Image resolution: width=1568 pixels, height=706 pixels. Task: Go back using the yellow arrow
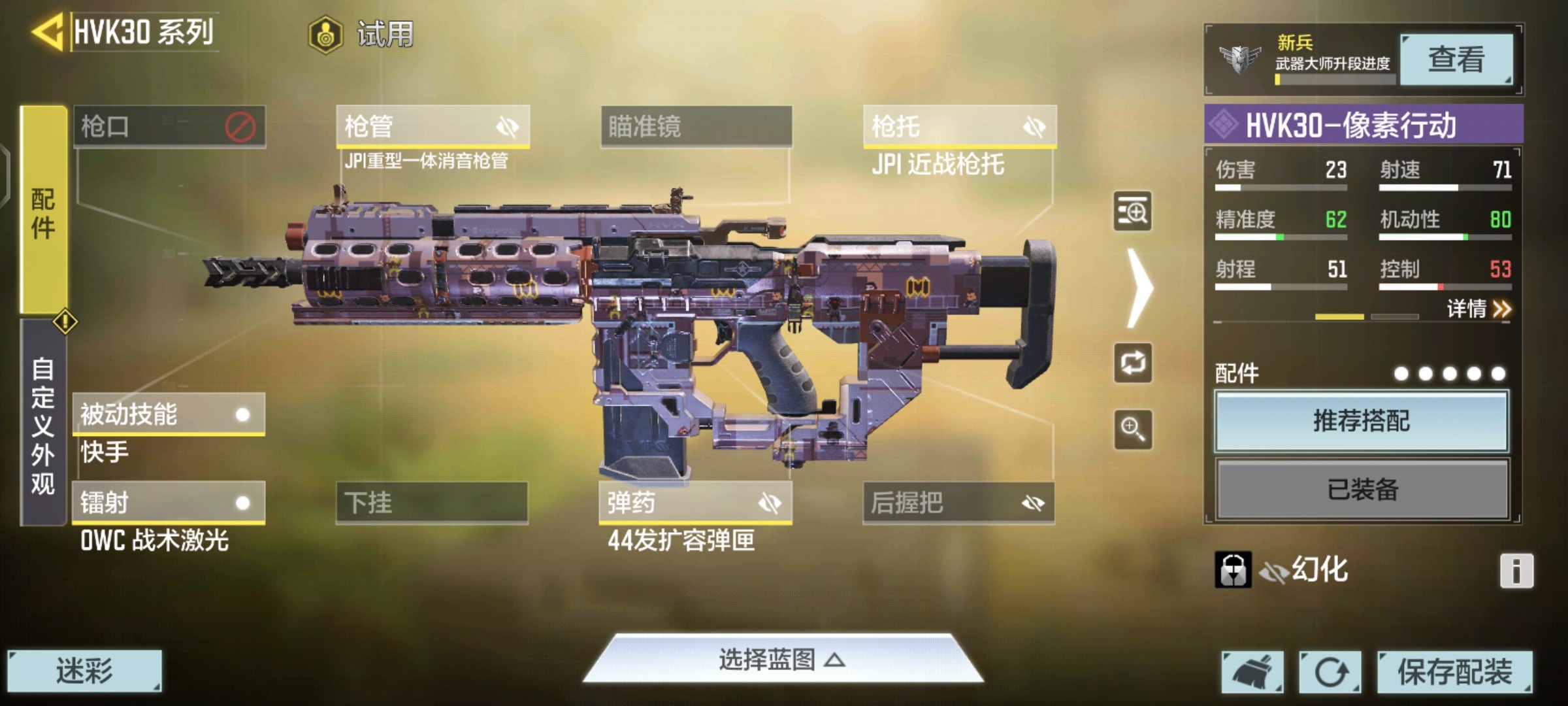[x=47, y=31]
